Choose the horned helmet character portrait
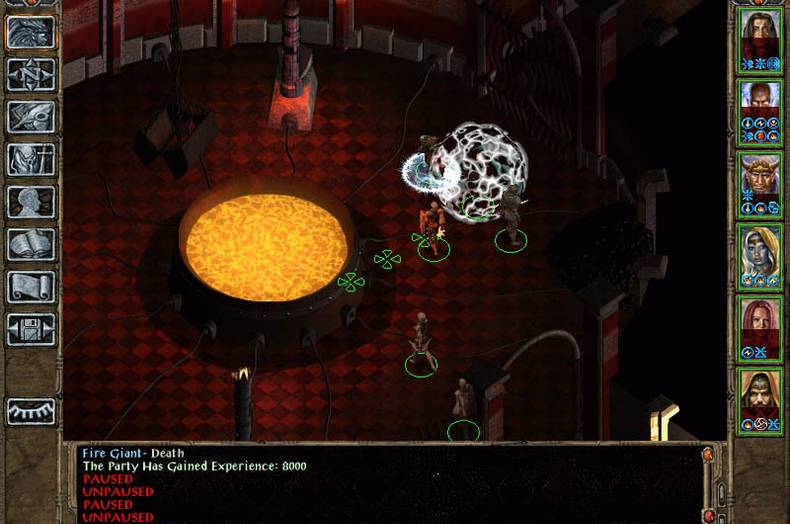 (759, 177)
